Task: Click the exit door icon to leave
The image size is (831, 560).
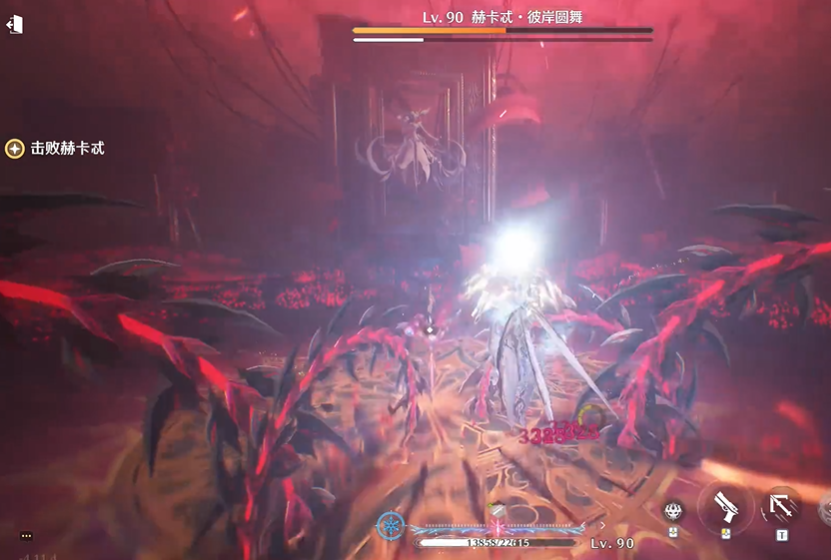Action: tap(14, 25)
